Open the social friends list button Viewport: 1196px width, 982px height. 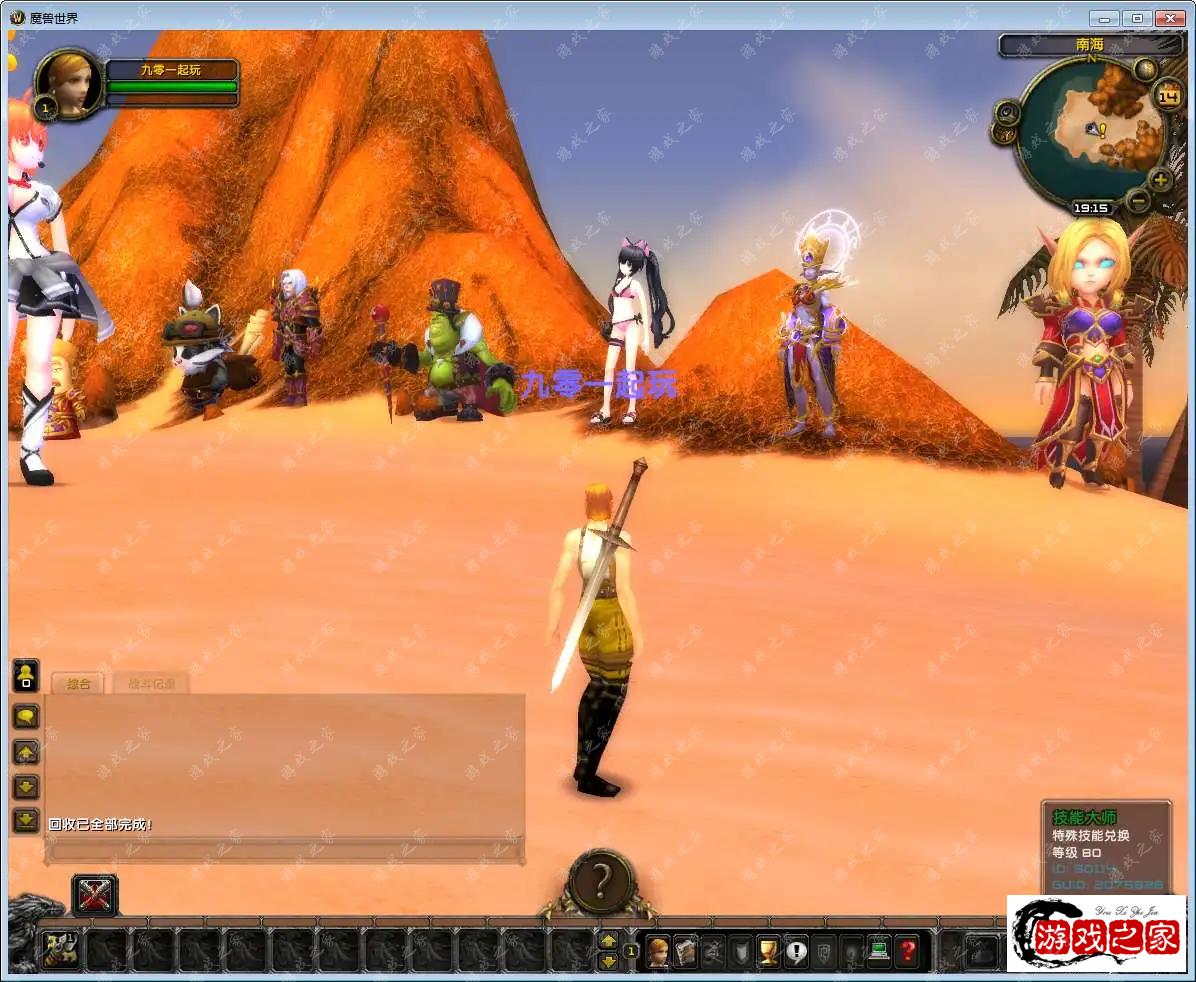(25, 675)
